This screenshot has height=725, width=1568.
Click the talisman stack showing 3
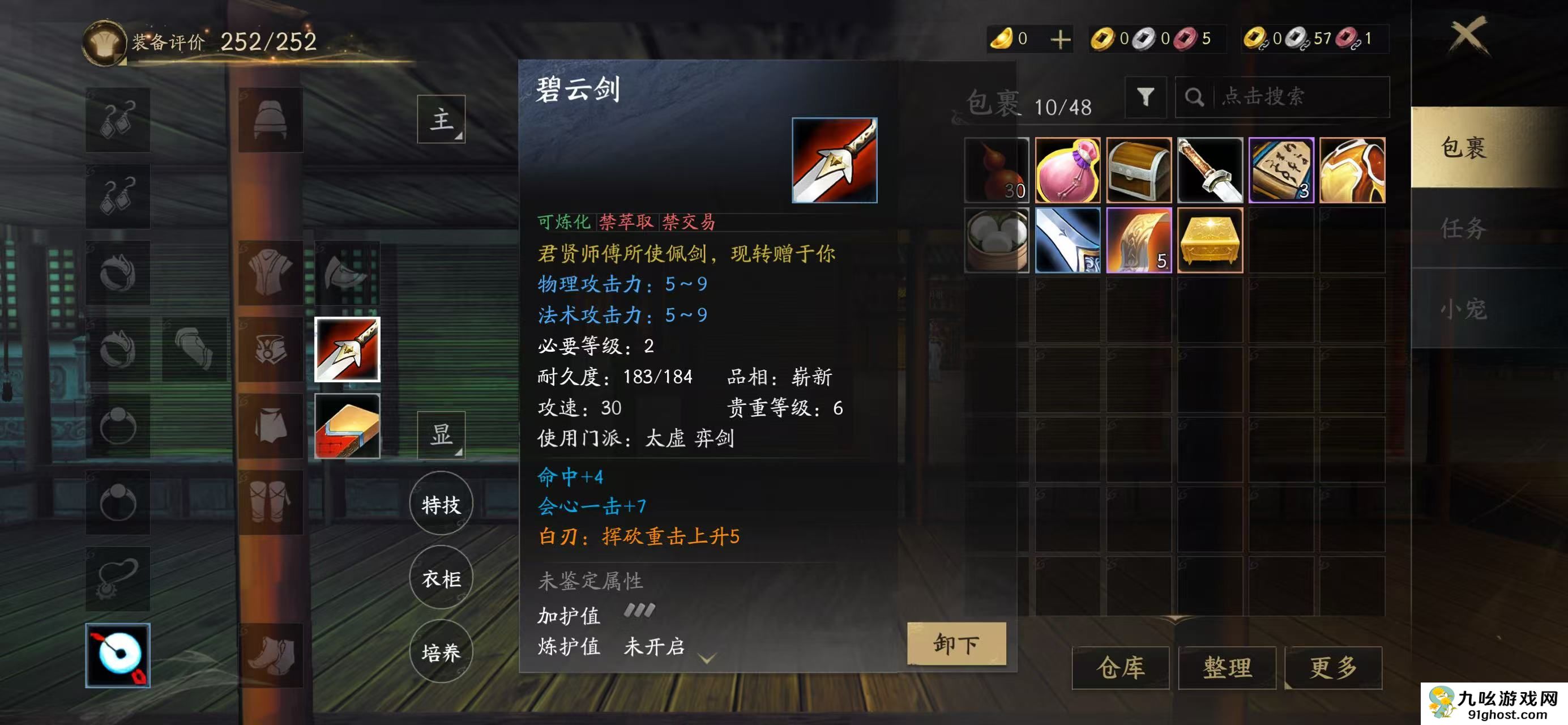point(1280,170)
